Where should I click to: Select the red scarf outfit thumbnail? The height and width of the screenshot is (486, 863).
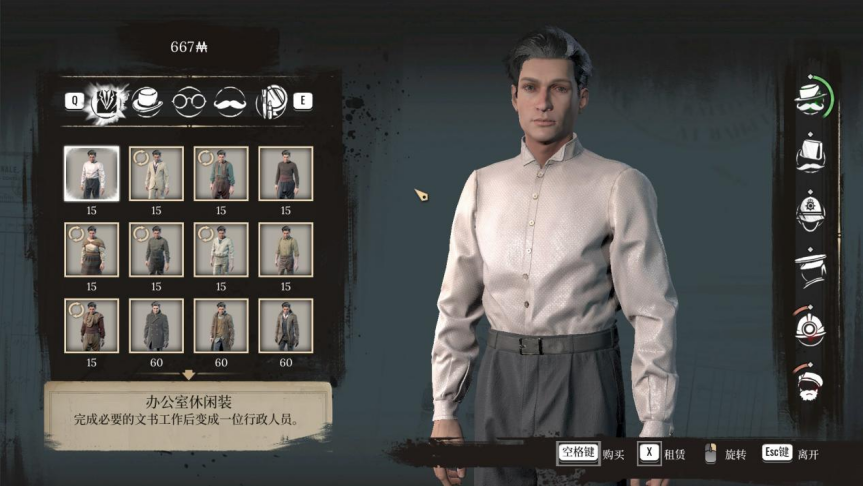(91, 325)
